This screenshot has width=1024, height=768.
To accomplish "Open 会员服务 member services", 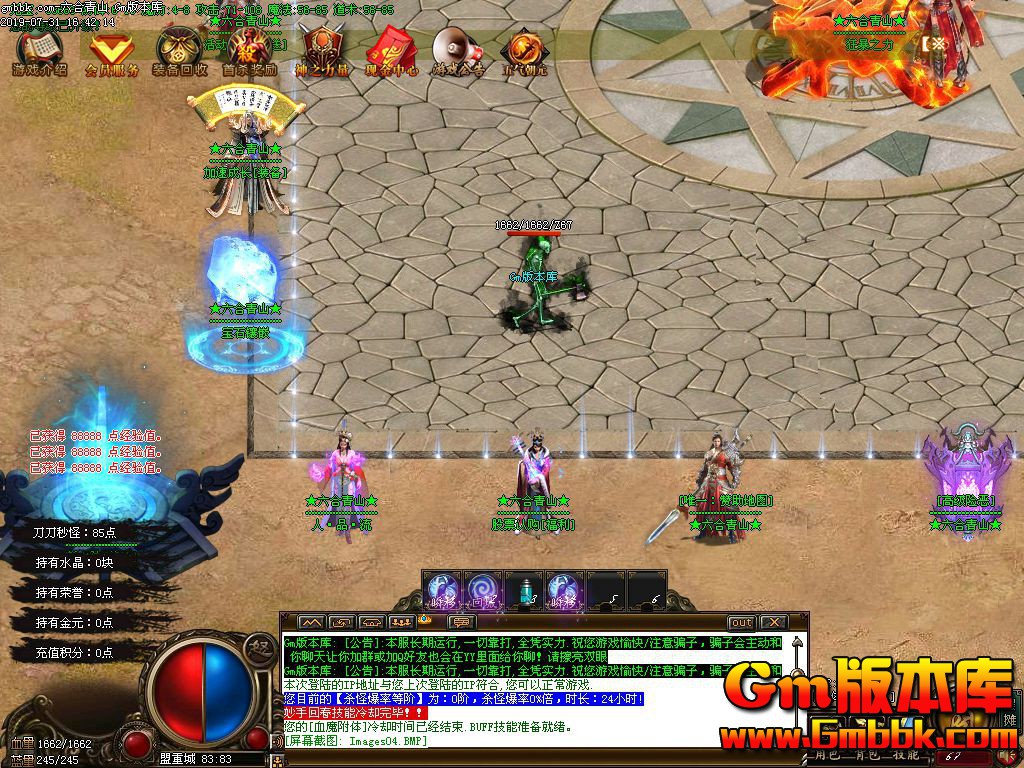I will [x=110, y=52].
